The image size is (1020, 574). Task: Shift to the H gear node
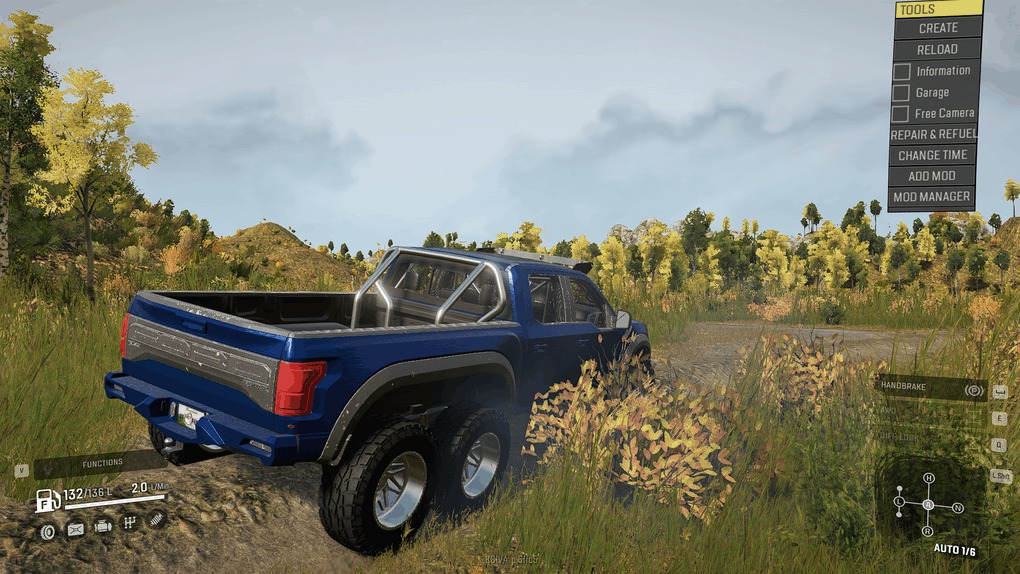click(x=929, y=478)
